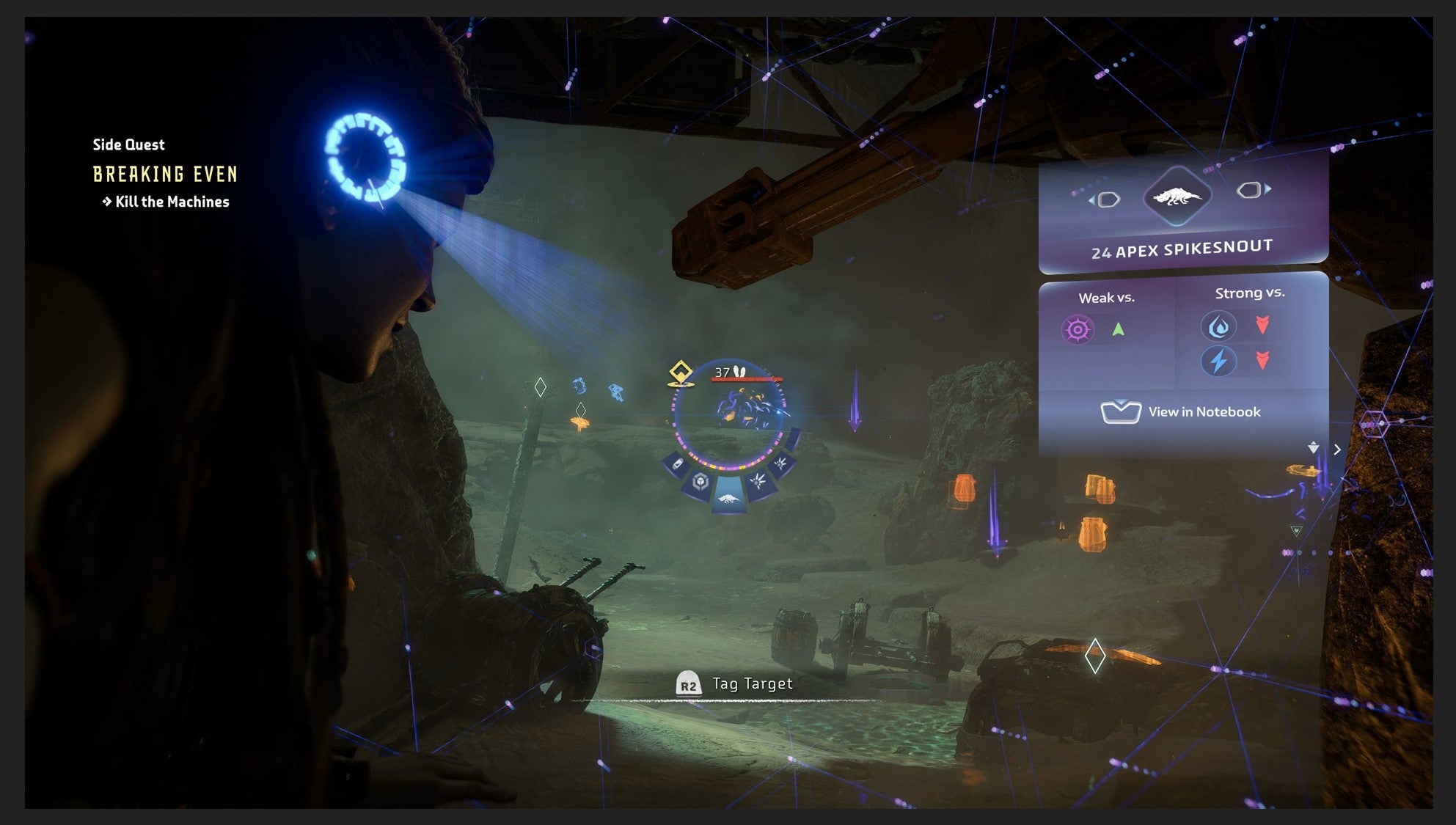This screenshot has width=1456, height=825.
Task: Select the shock lightning bolt resistance icon
Action: 1218,361
